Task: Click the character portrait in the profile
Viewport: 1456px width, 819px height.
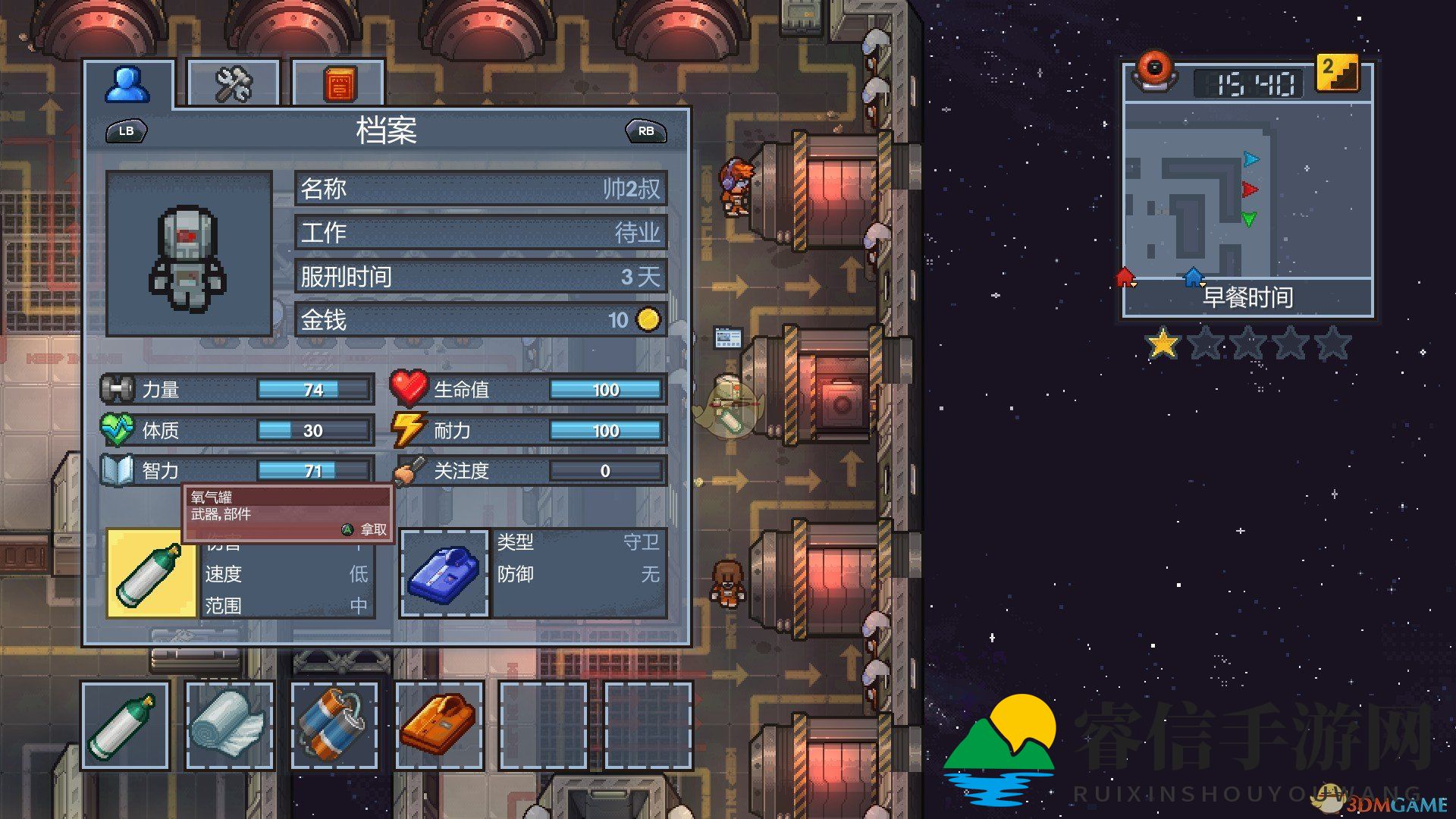Action: pyautogui.click(x=189, y=254)
